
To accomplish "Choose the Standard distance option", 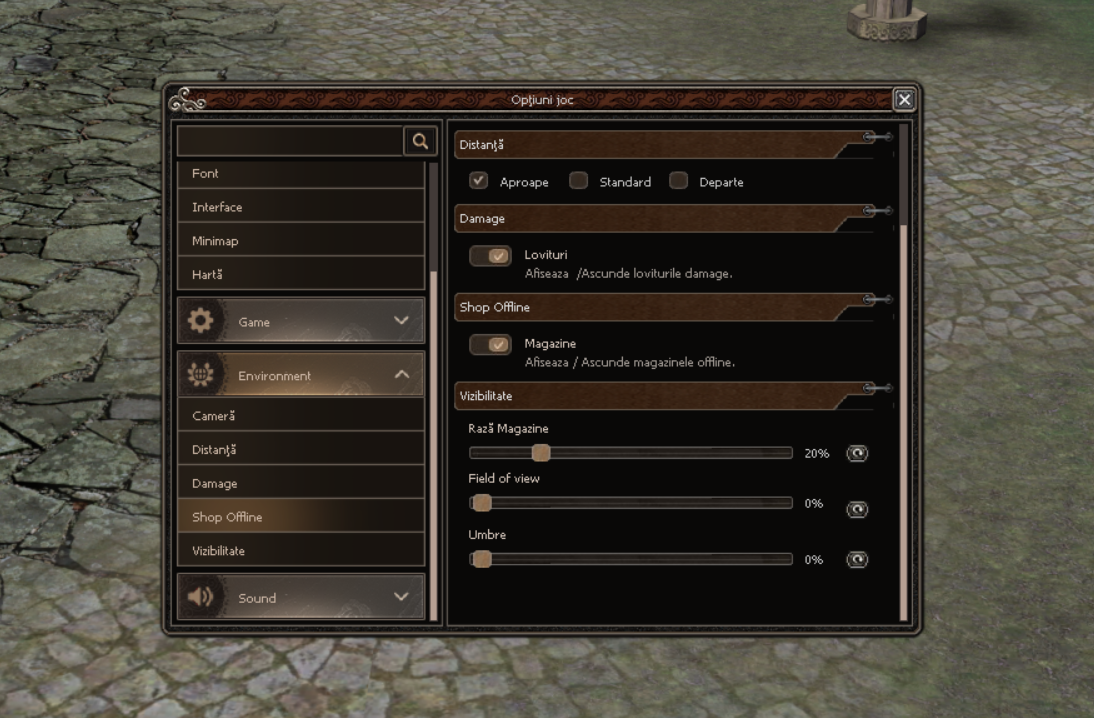I will 579,181.
